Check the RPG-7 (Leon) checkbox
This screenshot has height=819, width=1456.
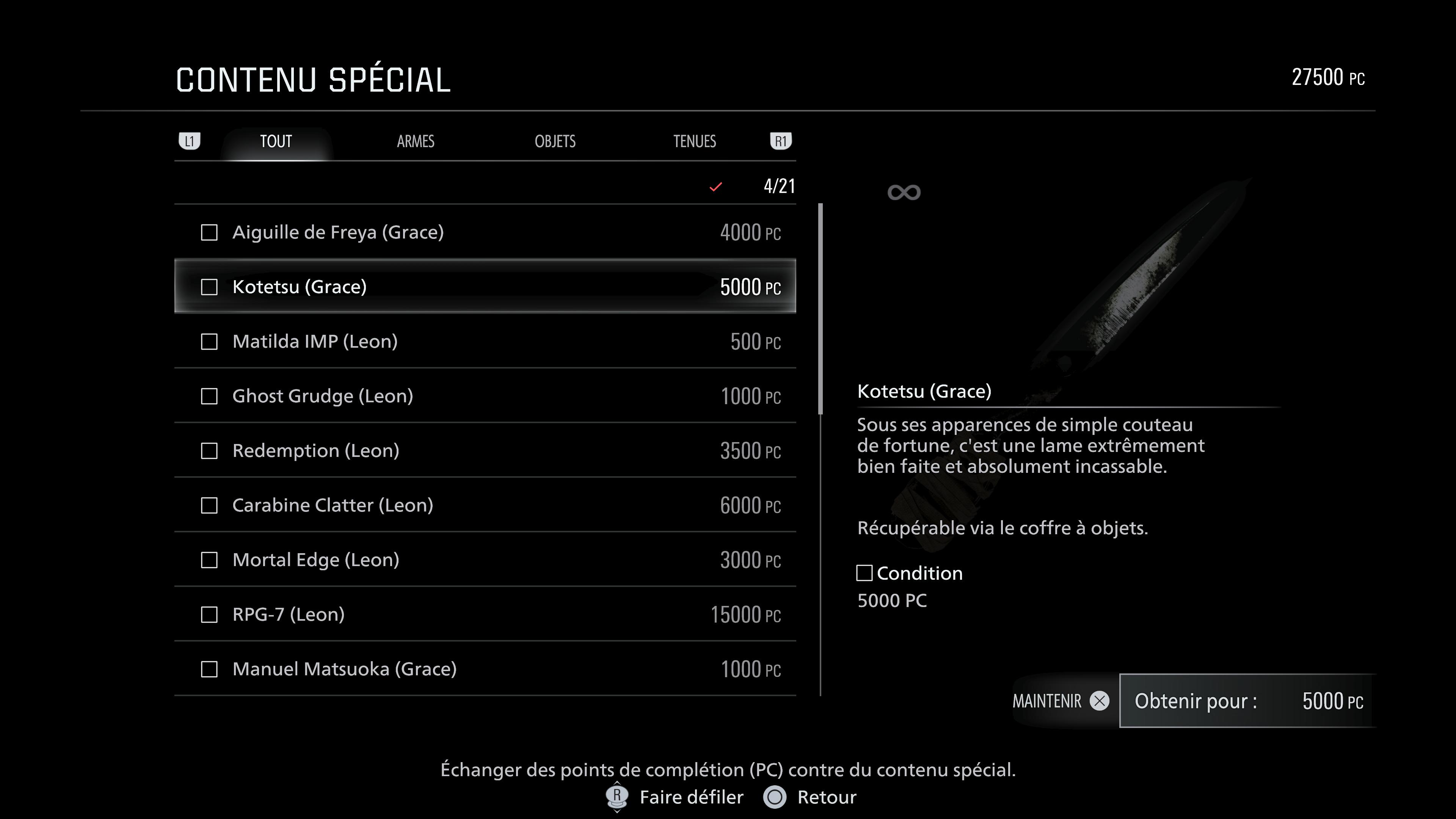coord(209,614)
